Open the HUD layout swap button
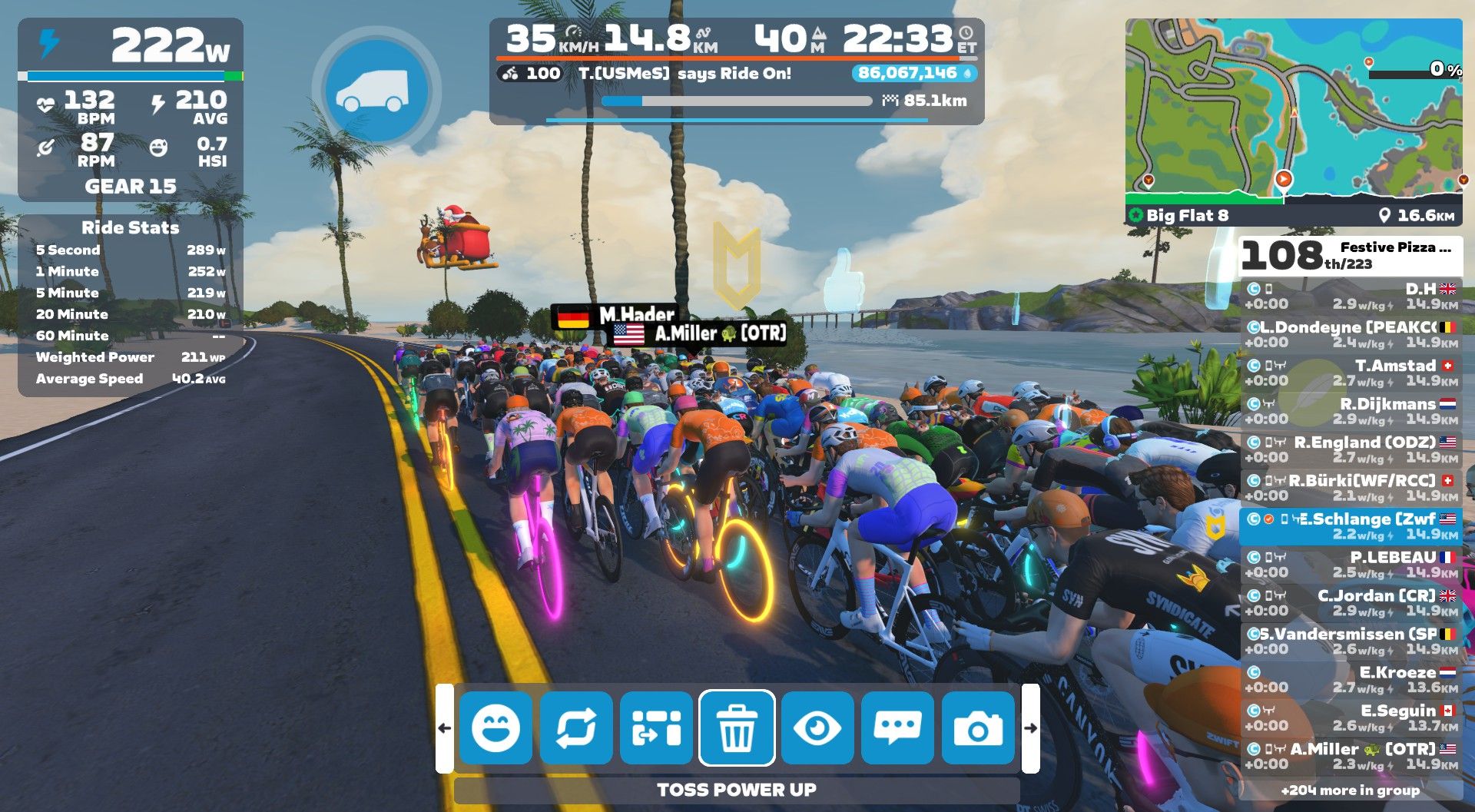This screenshot has width=1475, height=812. [x=656, y=728]
